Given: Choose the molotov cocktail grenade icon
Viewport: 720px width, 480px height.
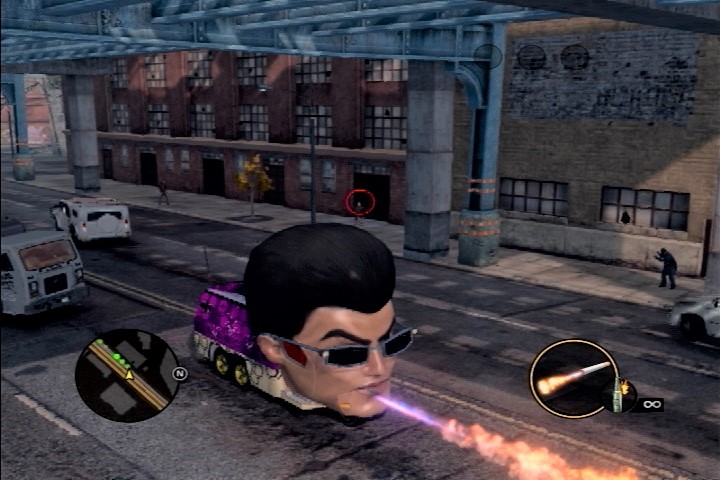Looking at the screenshot, I should pyautogui.click(x=619, y=396).
